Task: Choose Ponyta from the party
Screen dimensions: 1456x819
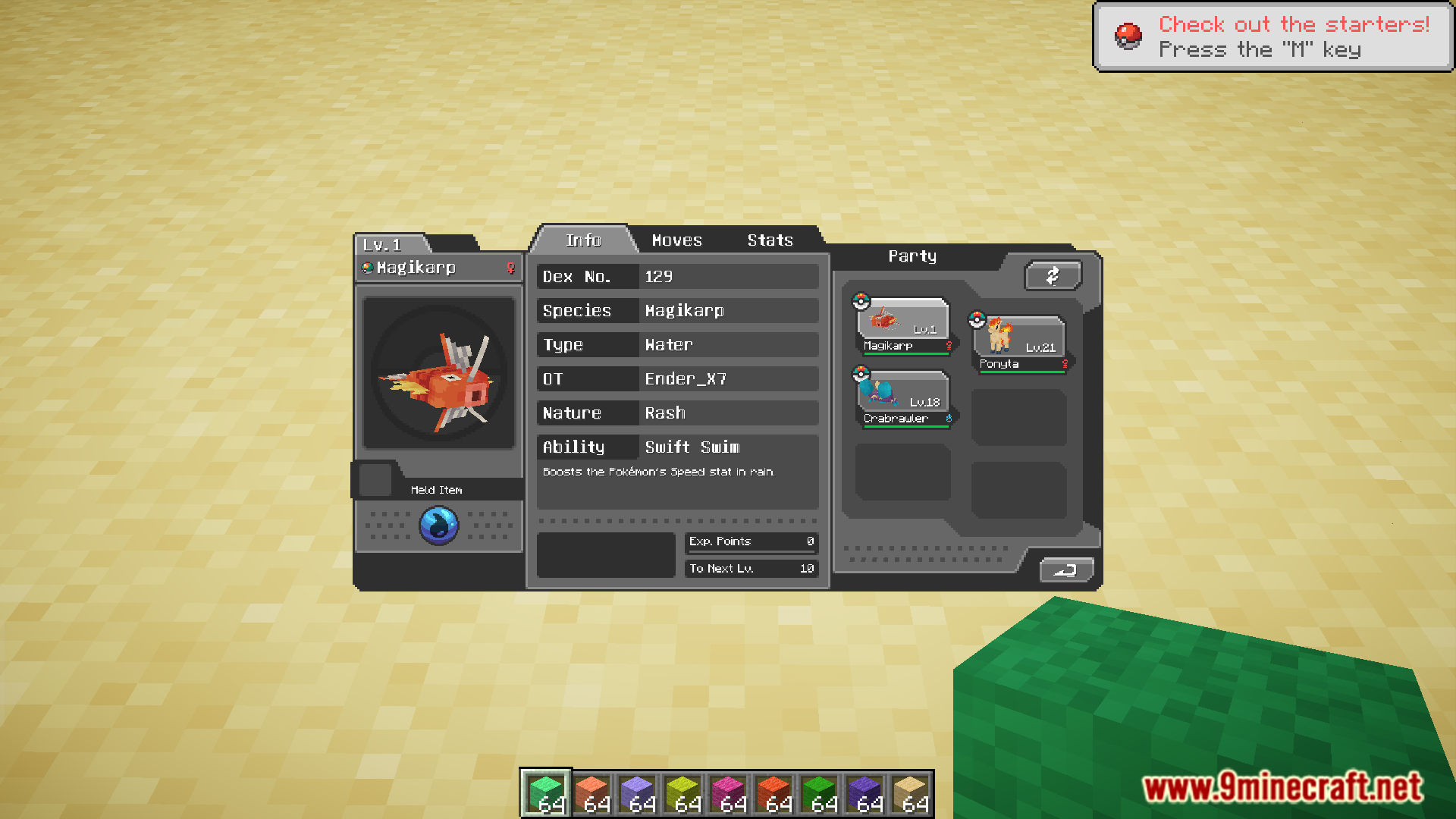Action: coord(1019,343)
